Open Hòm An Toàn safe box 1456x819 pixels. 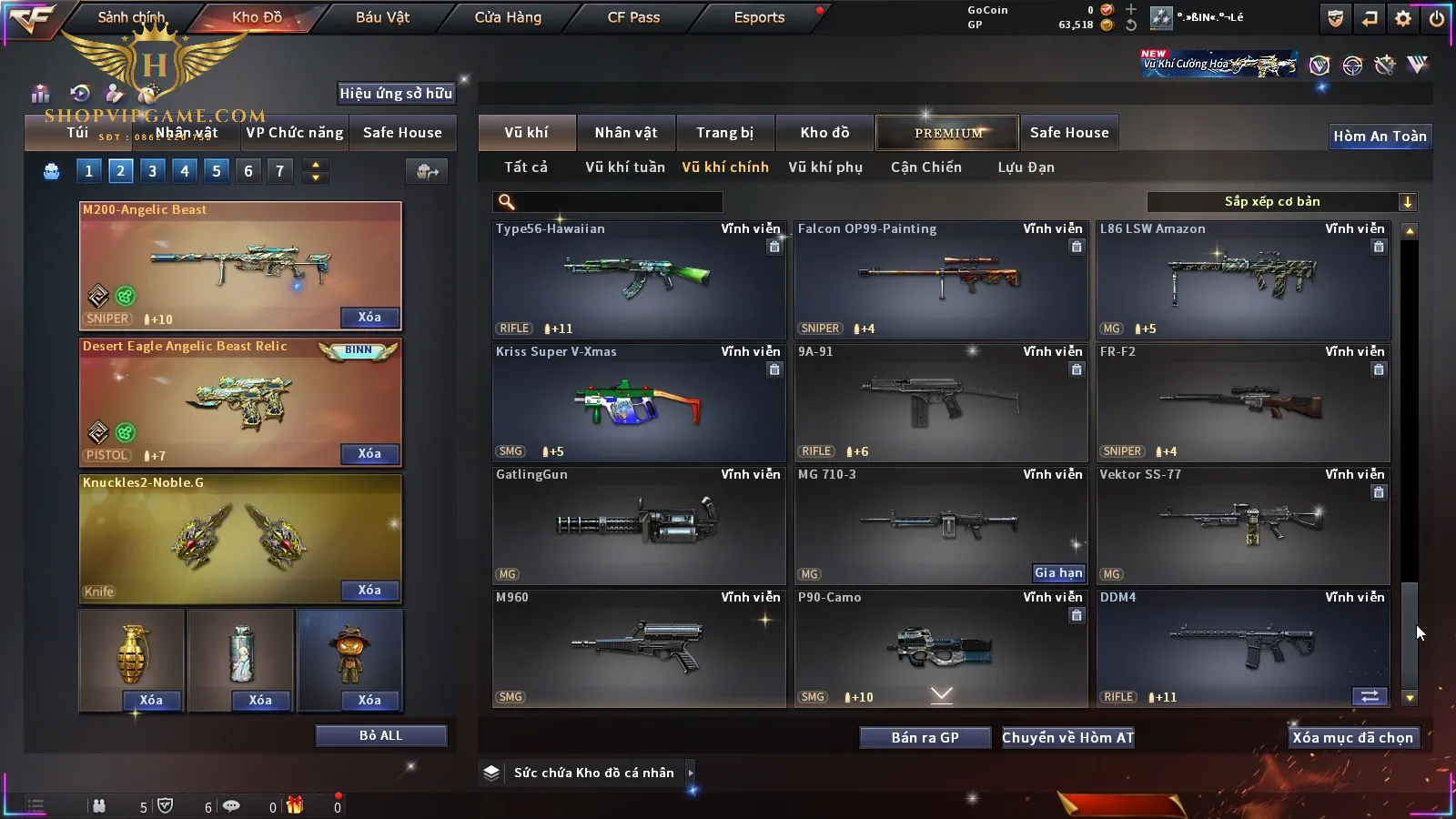click(1380, 136)
